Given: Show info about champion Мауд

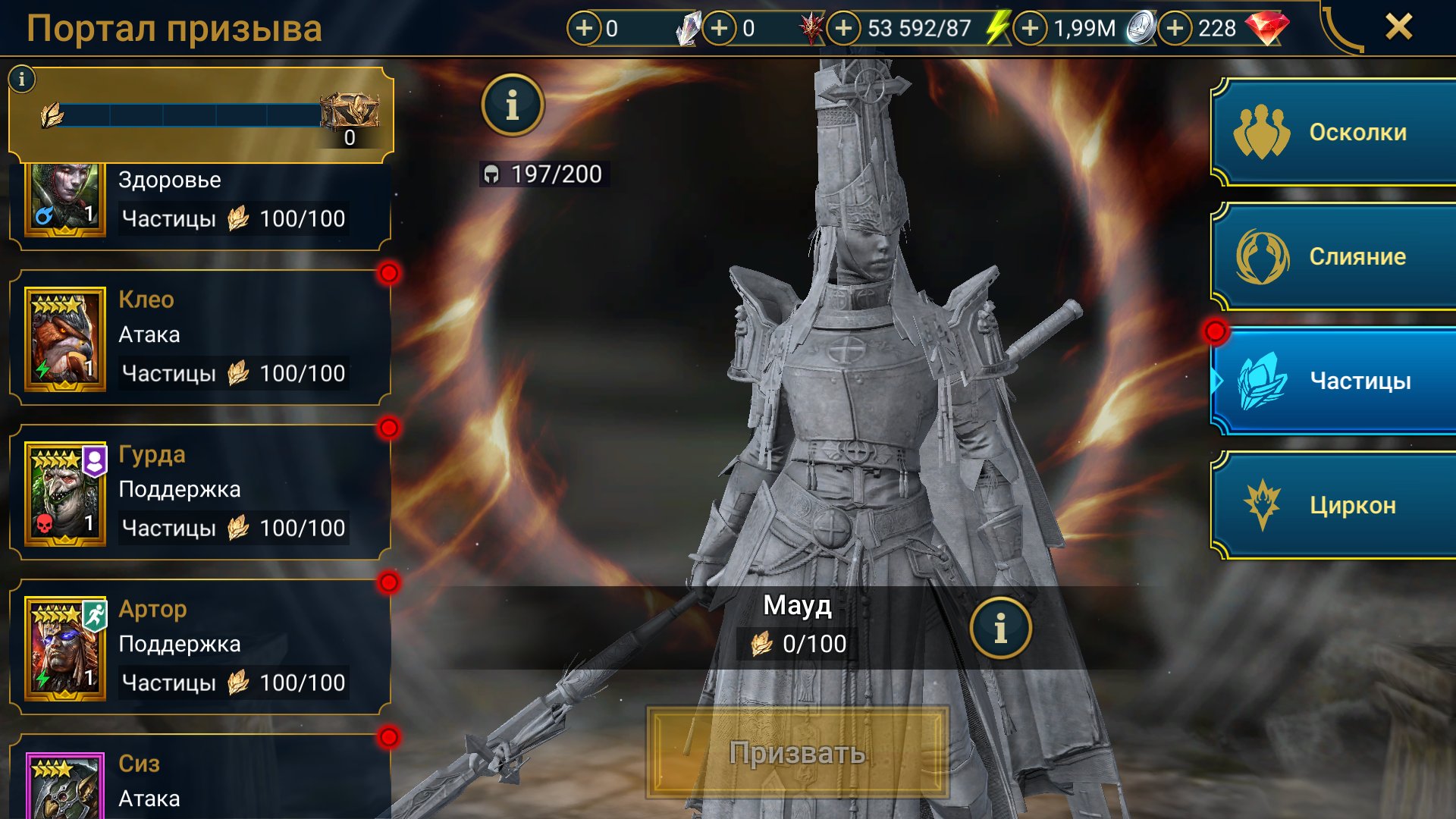Looking at the screenshot, I should pyautogui.click(x=1000, y=628).
